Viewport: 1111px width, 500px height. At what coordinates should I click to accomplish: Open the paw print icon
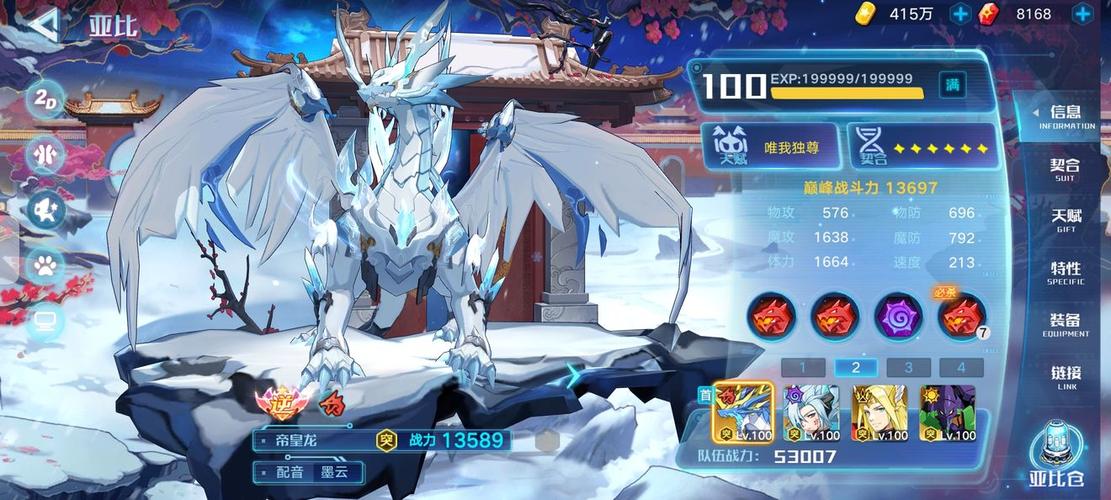tap(45, 265)
